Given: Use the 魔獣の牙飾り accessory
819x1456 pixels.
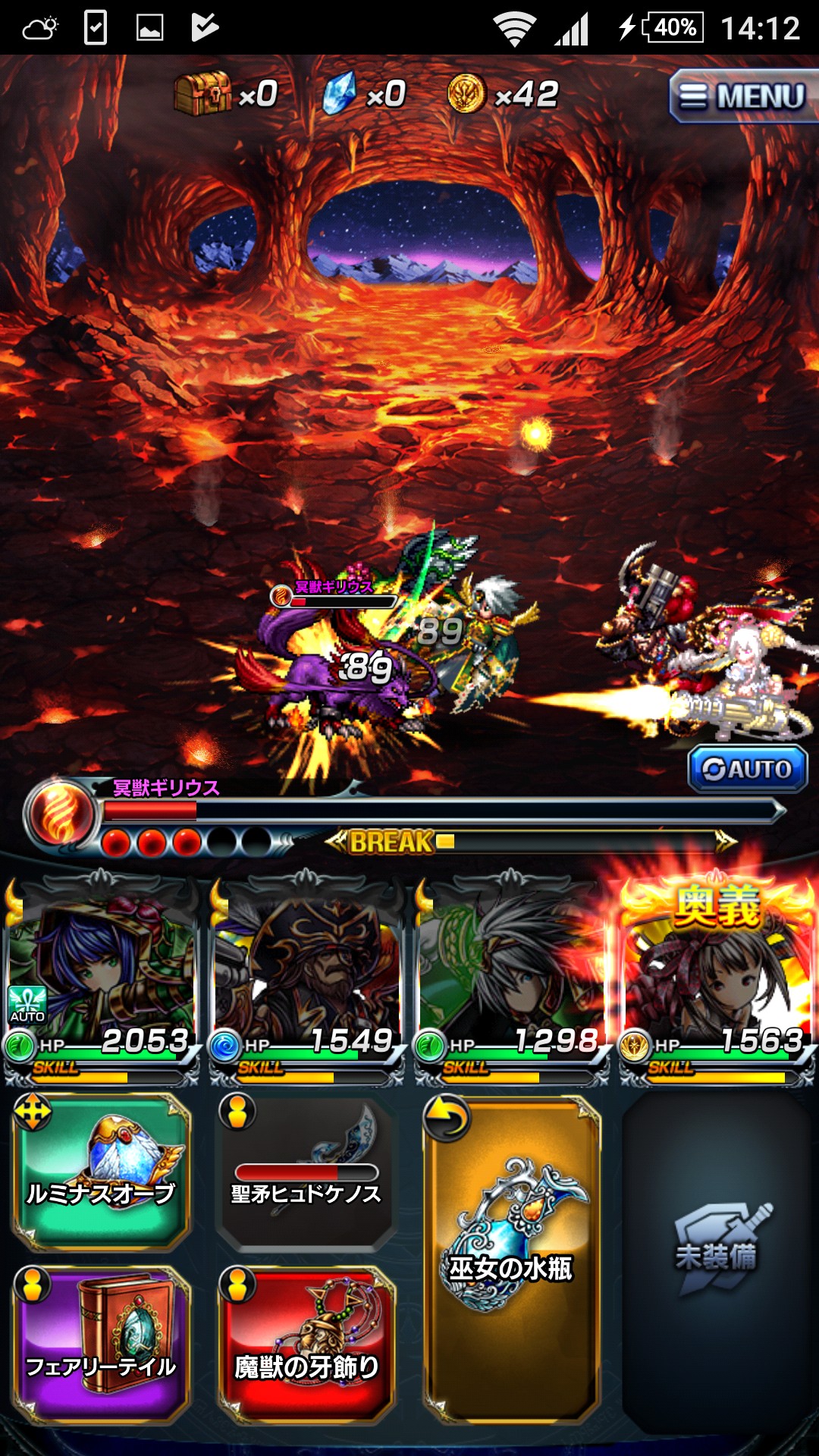Looking at the screenshot, I should click(x=306, y=1345).
